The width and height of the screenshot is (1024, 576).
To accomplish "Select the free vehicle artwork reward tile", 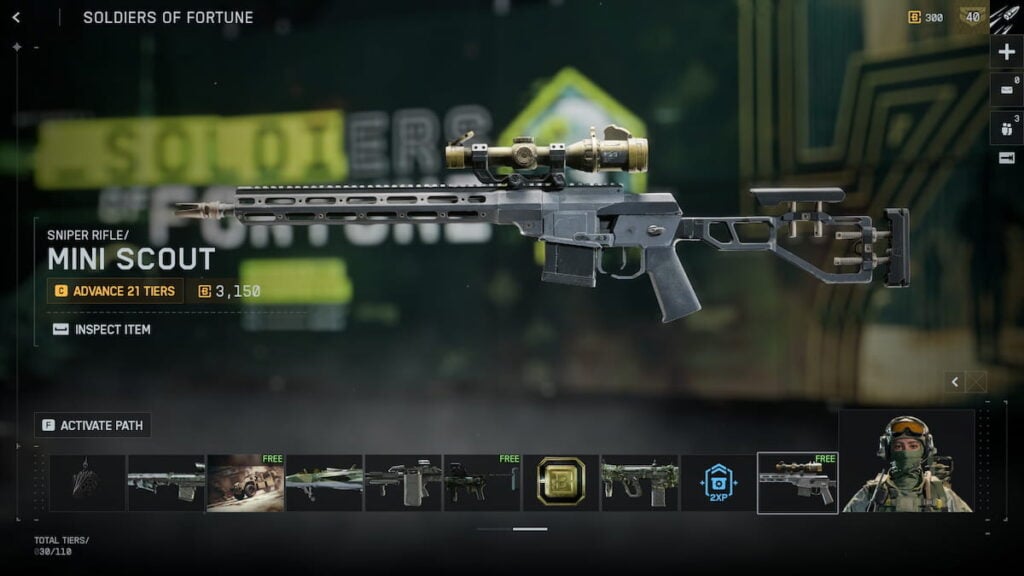I will coord(245,483).
